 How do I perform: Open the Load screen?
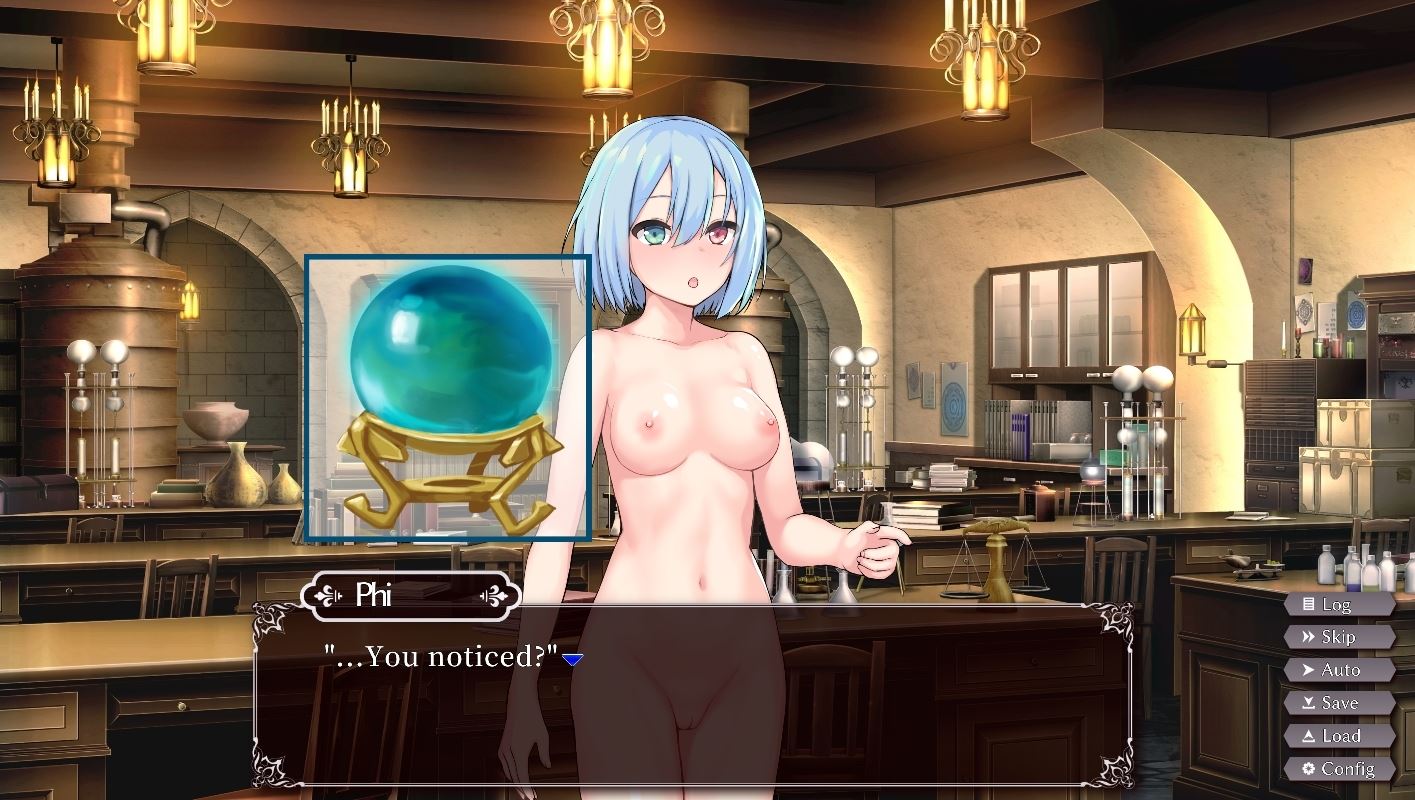1340,735
